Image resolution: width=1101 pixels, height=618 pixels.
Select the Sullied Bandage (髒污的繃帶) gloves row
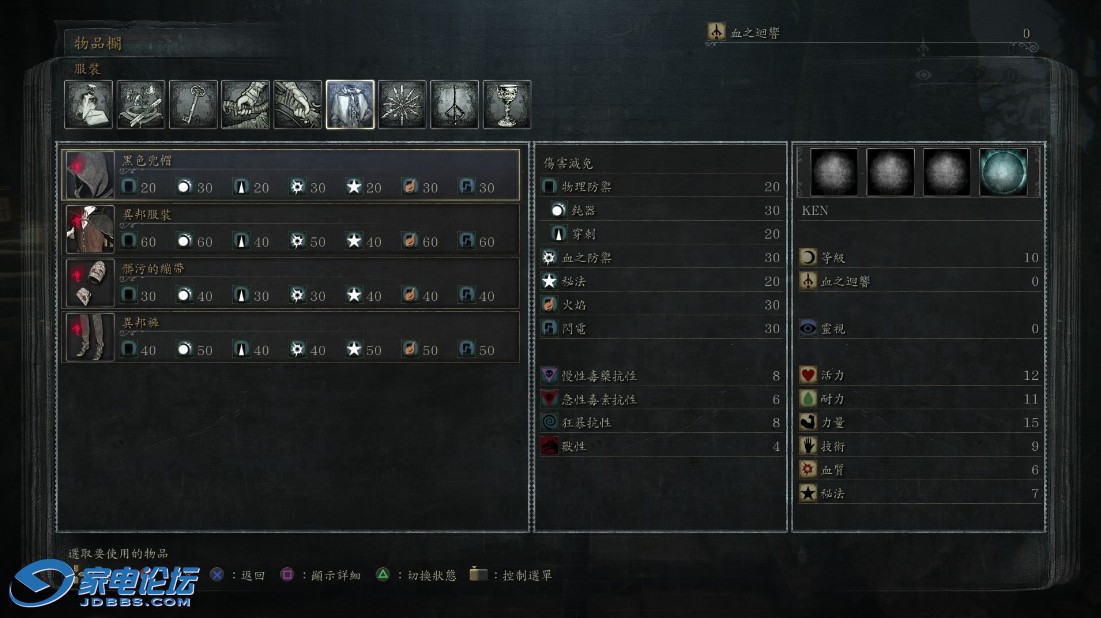(292, 283)
